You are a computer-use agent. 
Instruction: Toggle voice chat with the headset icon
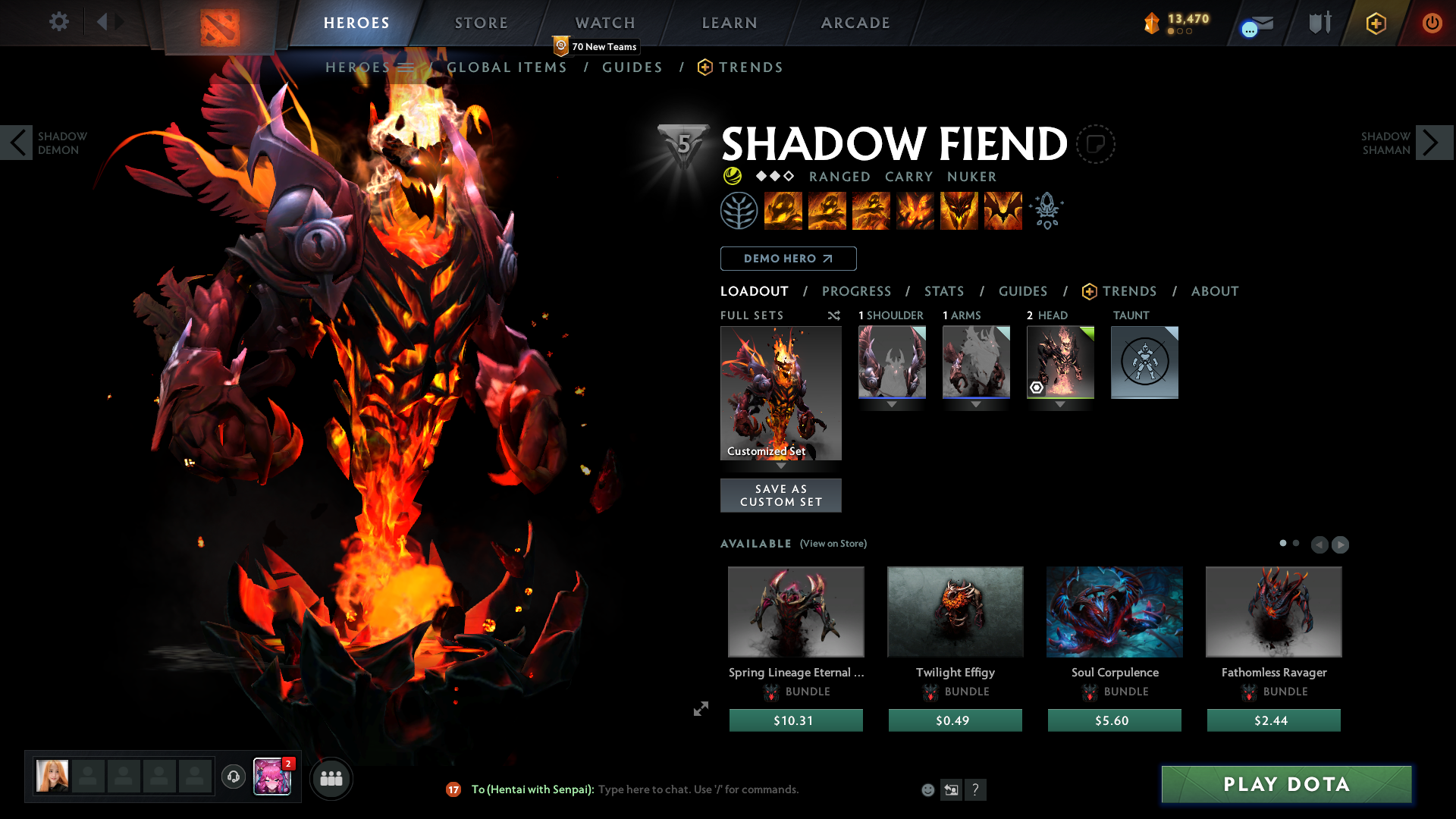pos(233,777)
